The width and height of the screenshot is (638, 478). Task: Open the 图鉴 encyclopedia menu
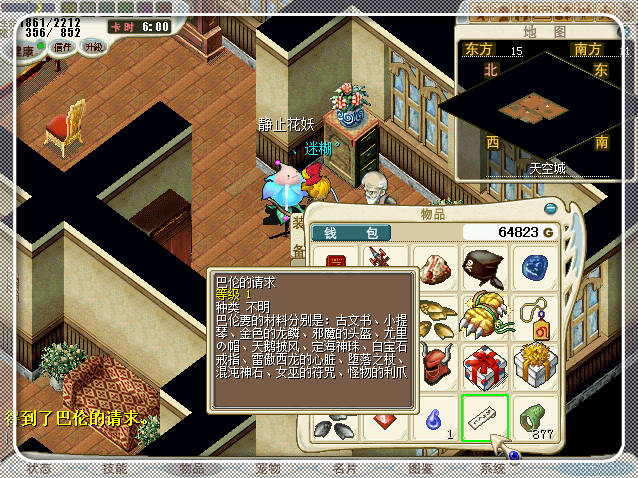pyautogui.click(x=420, y=468)
